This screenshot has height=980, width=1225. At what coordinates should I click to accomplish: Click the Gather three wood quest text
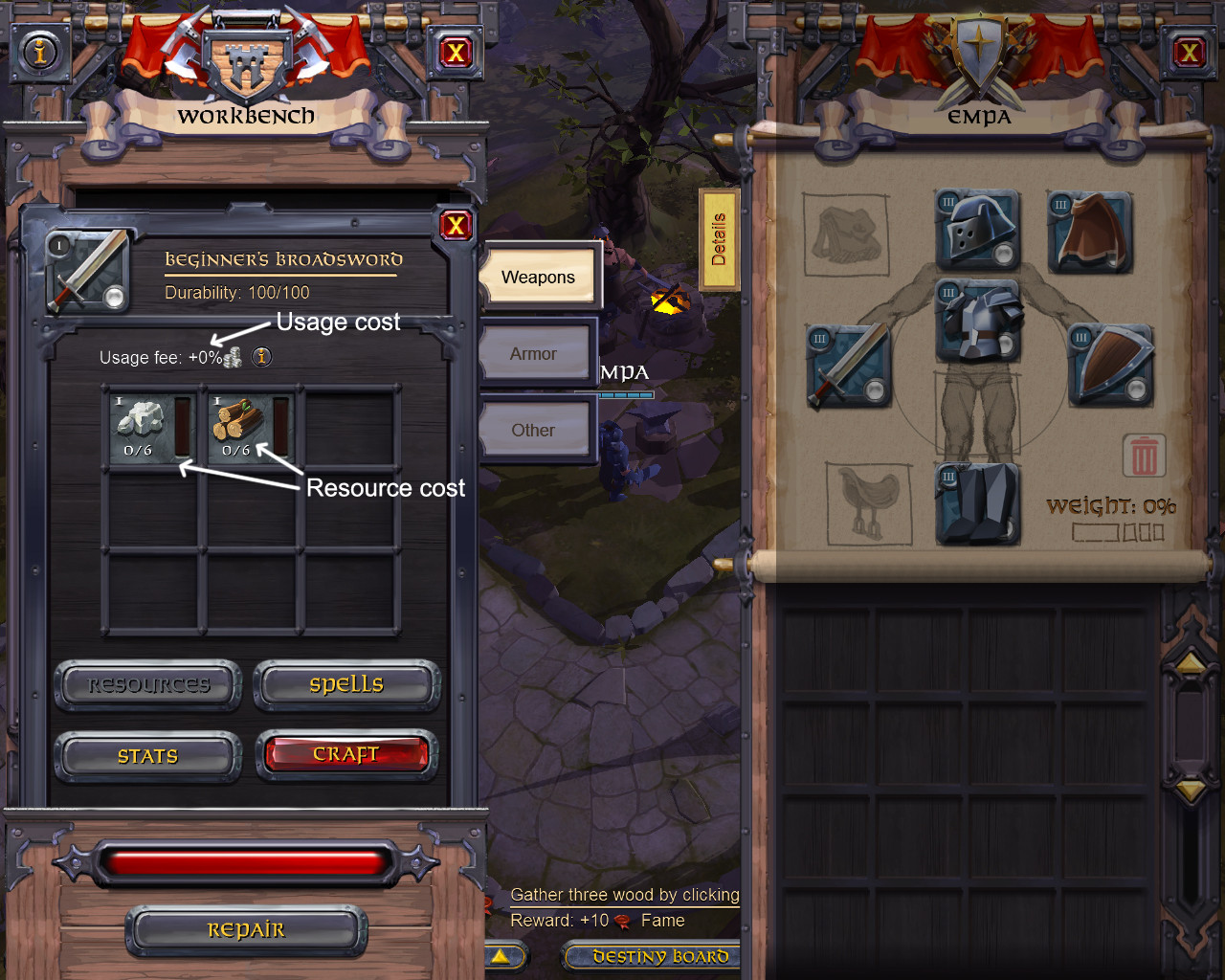pyautogui.click(x=624, y=894)
